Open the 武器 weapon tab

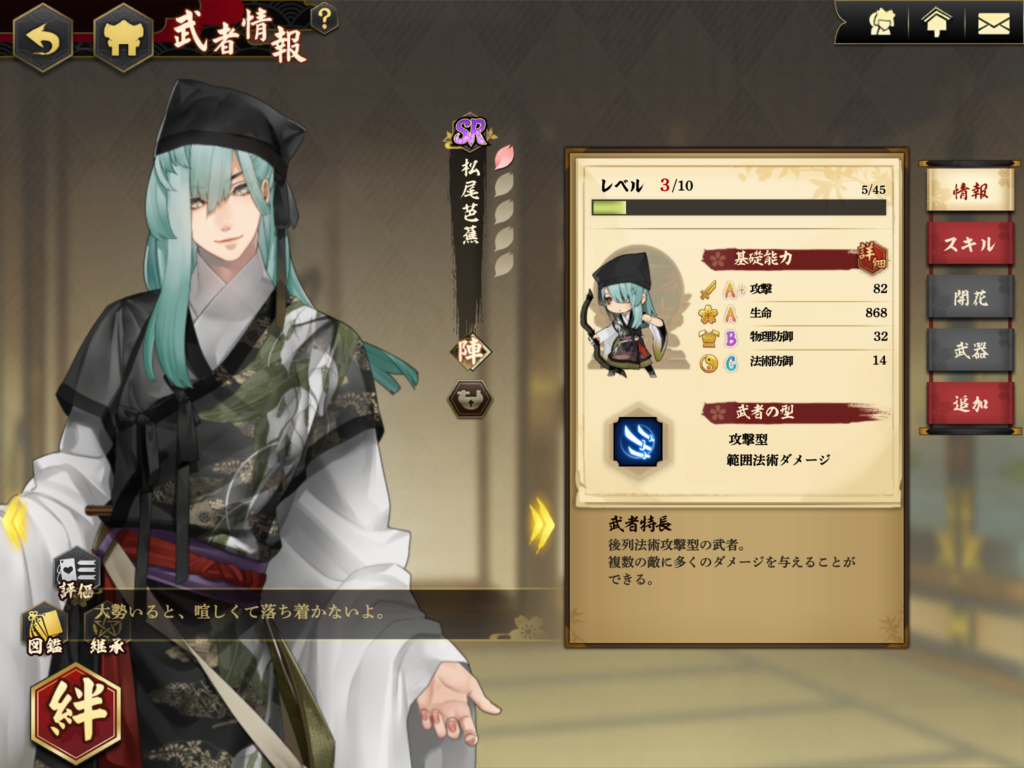(970, 350)
